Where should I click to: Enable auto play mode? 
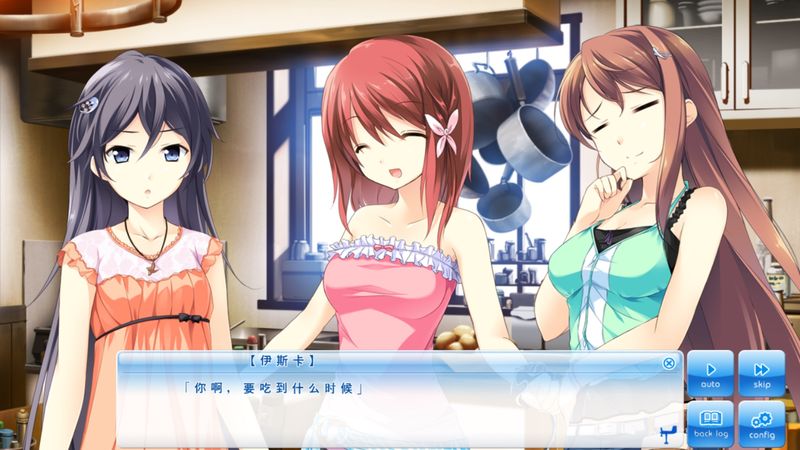tap(710, 373)
